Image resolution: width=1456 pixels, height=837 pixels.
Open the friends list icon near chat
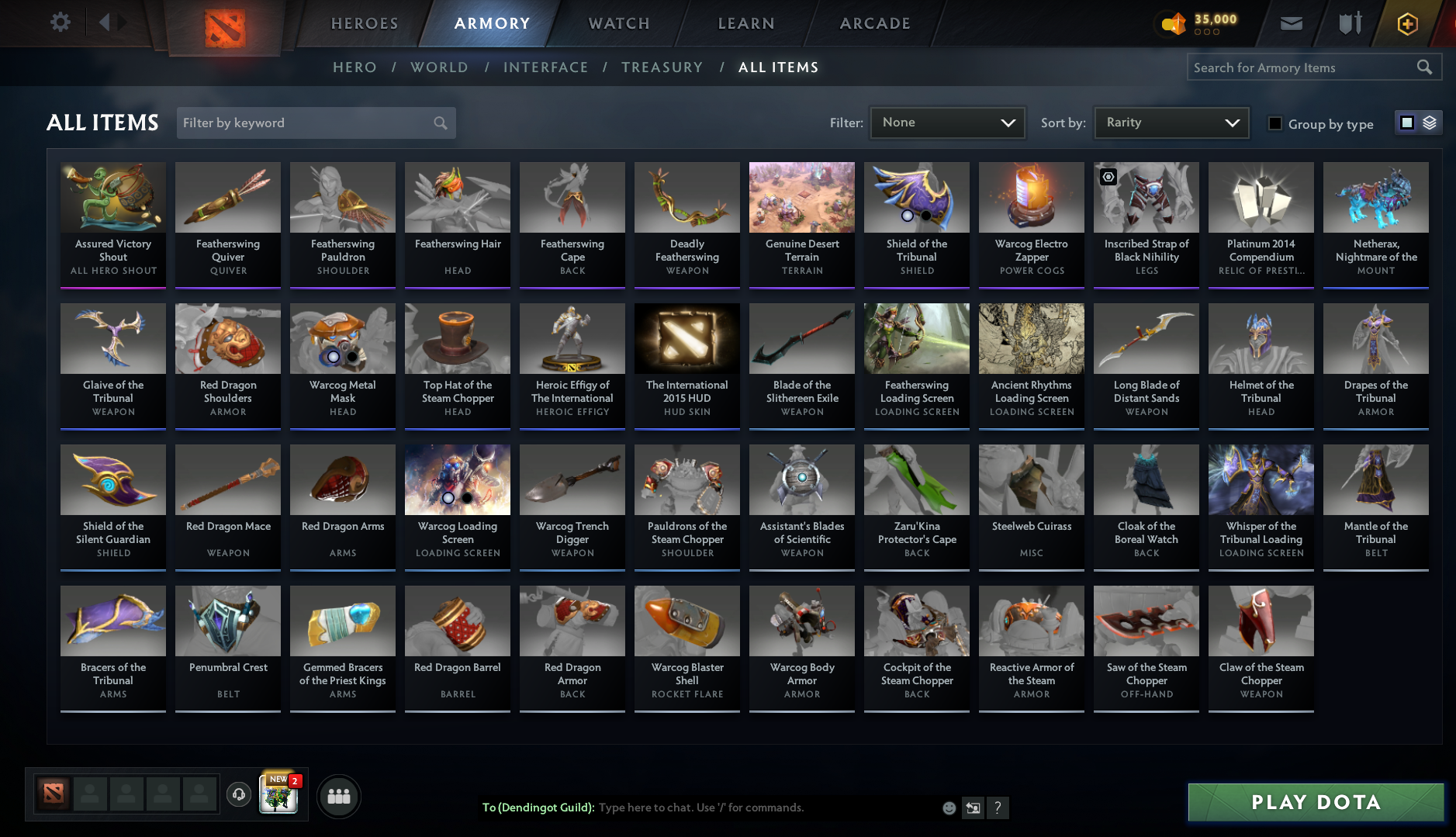(338, 795)
